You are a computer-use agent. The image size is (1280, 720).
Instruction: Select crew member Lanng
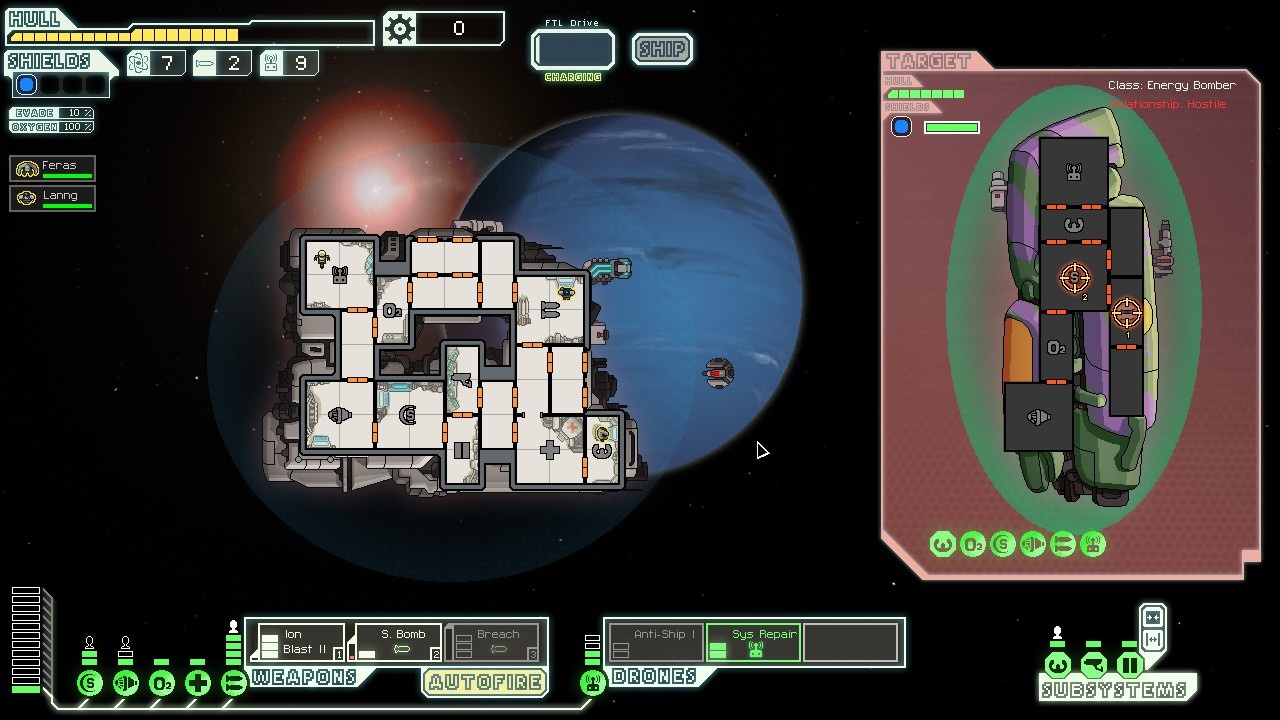pyautogui.click(x=53, y=198)
